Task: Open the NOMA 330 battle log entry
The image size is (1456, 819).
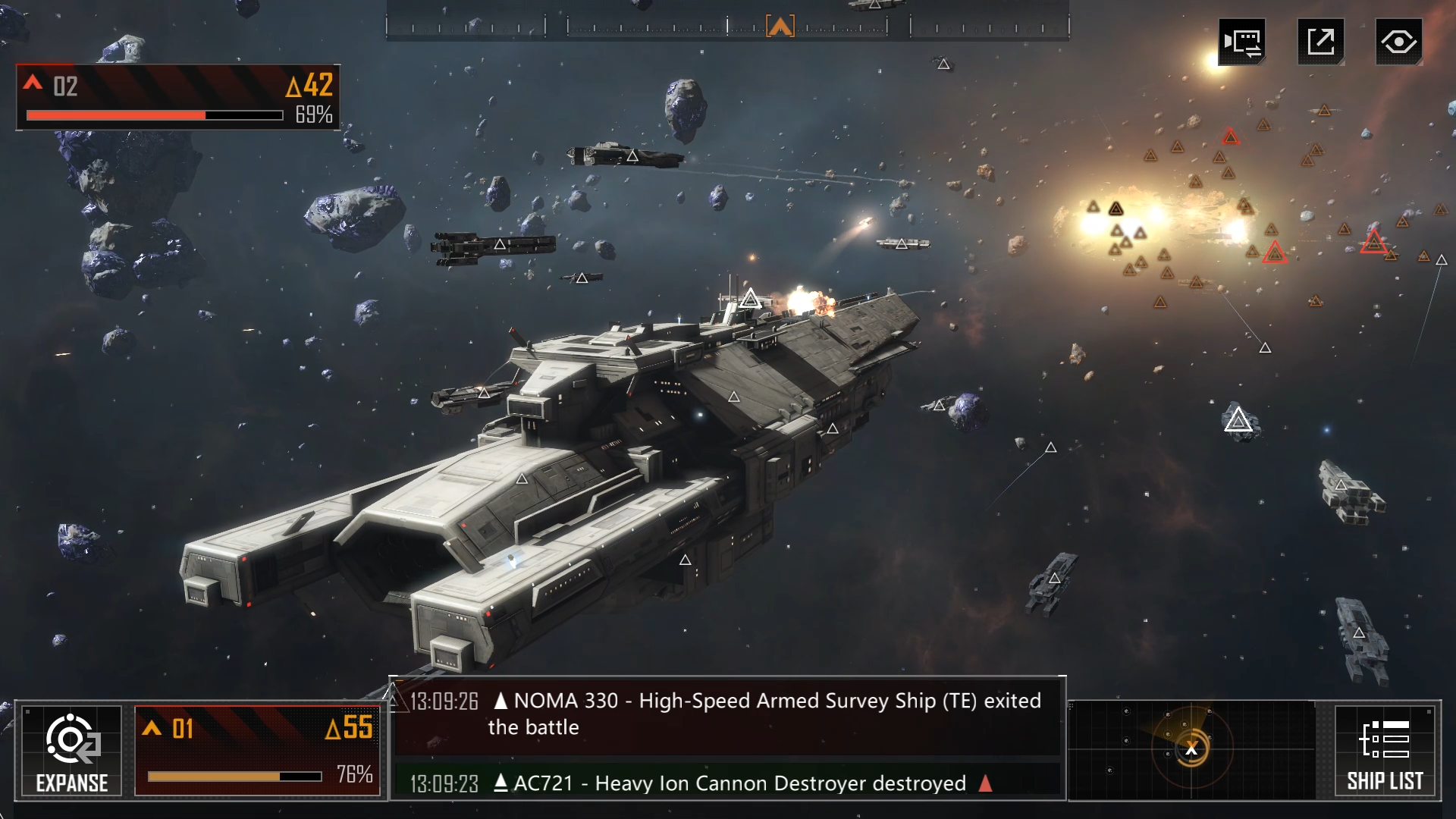Action: [x=726, y=714]
